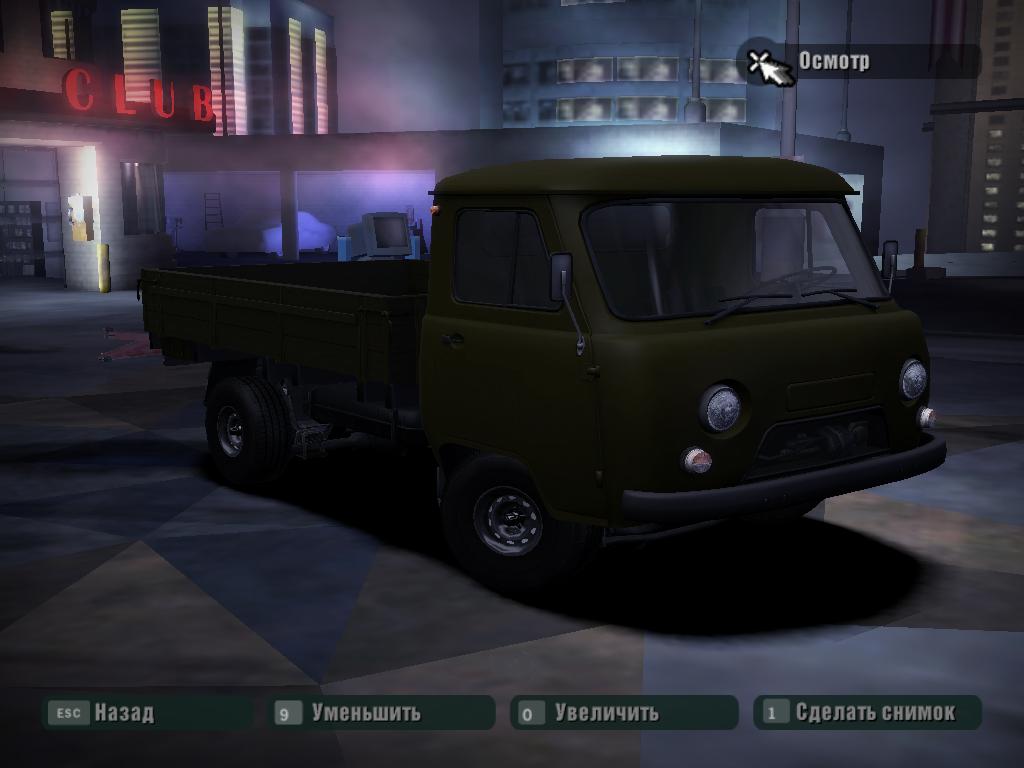The height and width of the screenshot is (768, 1024).
Task: Go back with the Назад button
Action: [123, 713]
